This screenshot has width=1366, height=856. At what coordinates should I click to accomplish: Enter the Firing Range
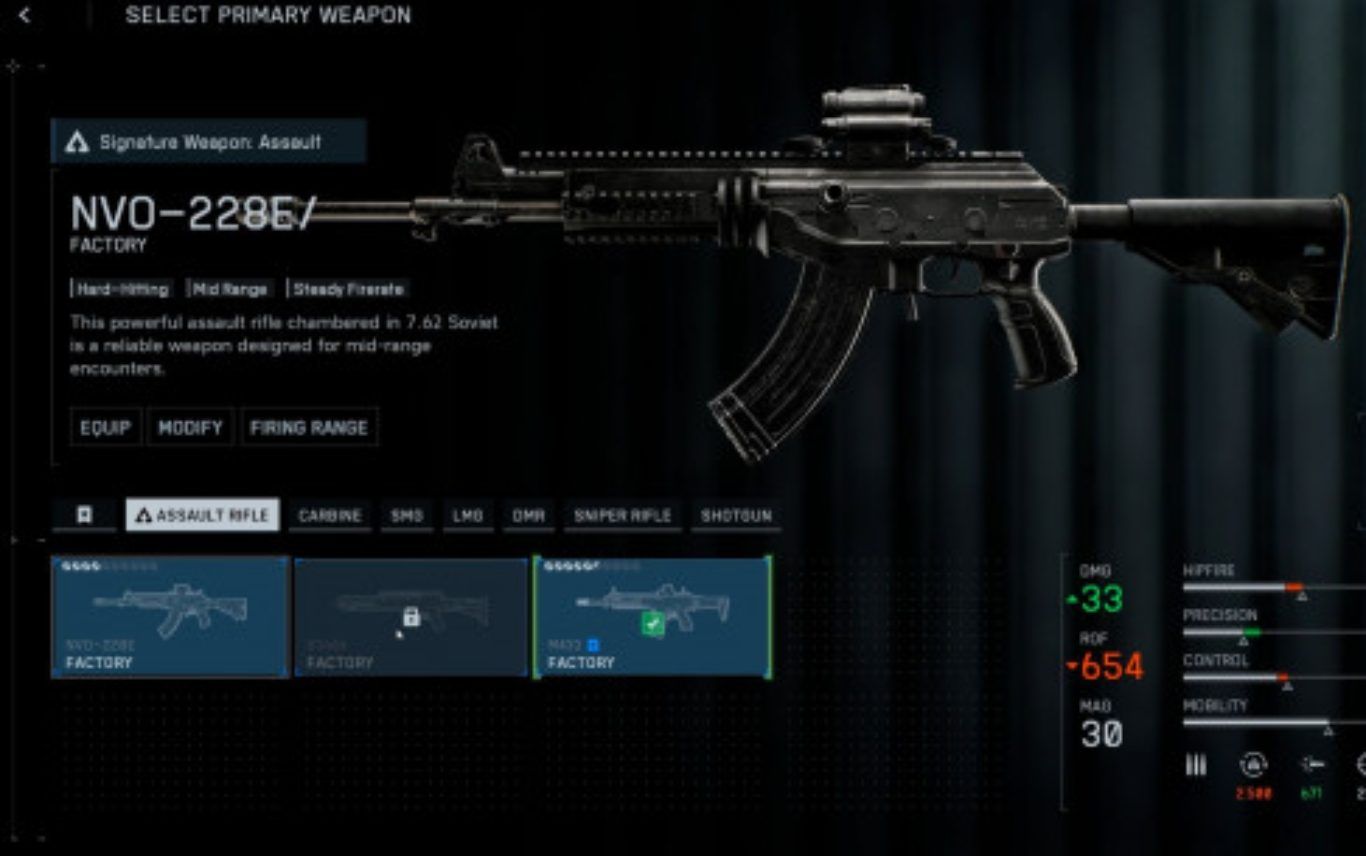click(x=309, y=427)
